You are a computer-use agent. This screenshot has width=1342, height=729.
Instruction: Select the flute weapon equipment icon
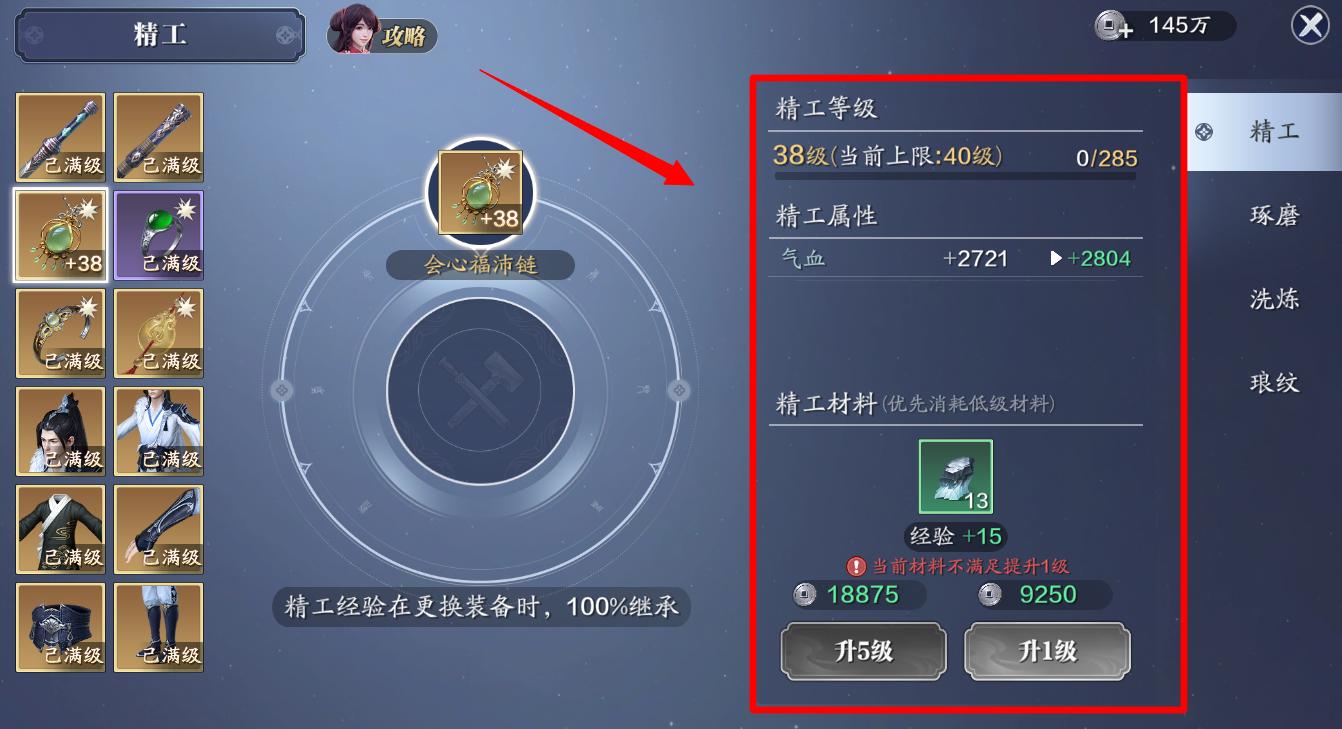click(x=158, y=136)
